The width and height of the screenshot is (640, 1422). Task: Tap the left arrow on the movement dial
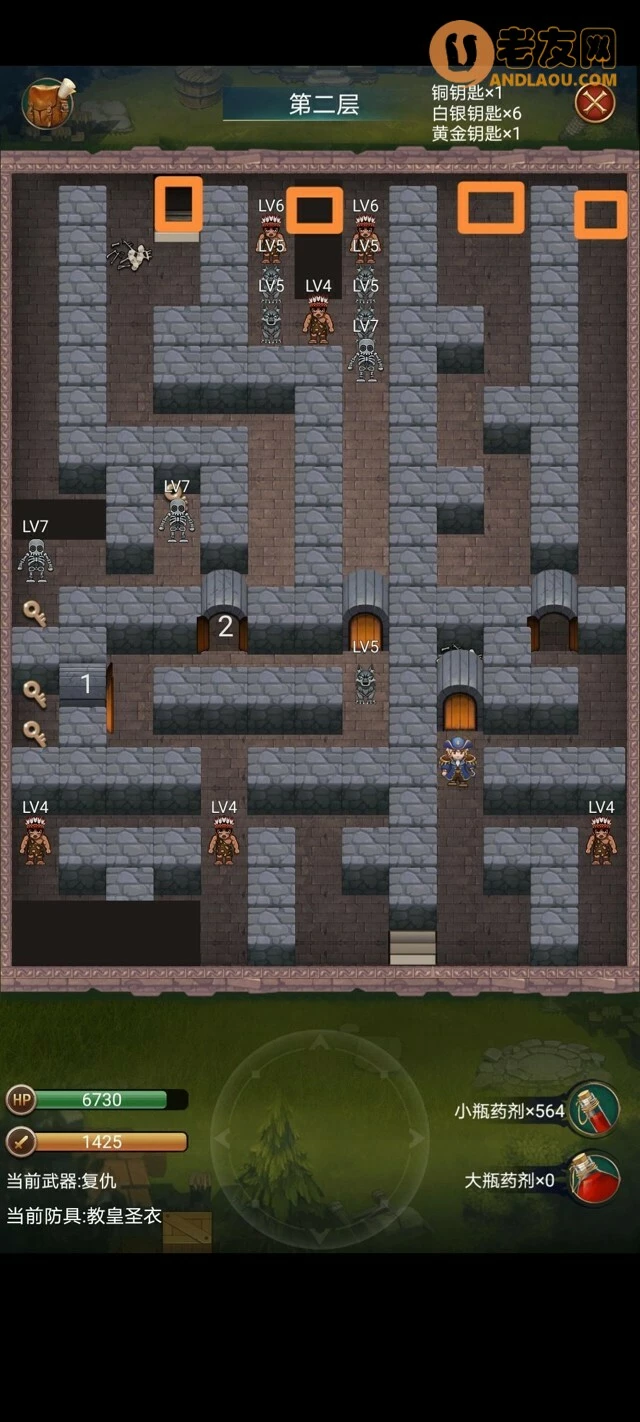pos(224,1139)
